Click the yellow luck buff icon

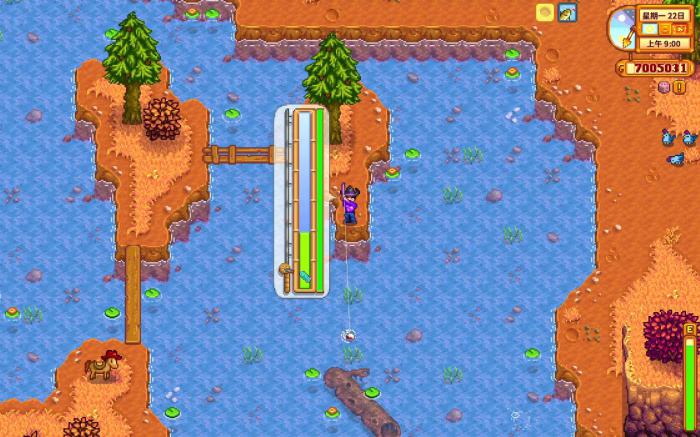point(544,13)
